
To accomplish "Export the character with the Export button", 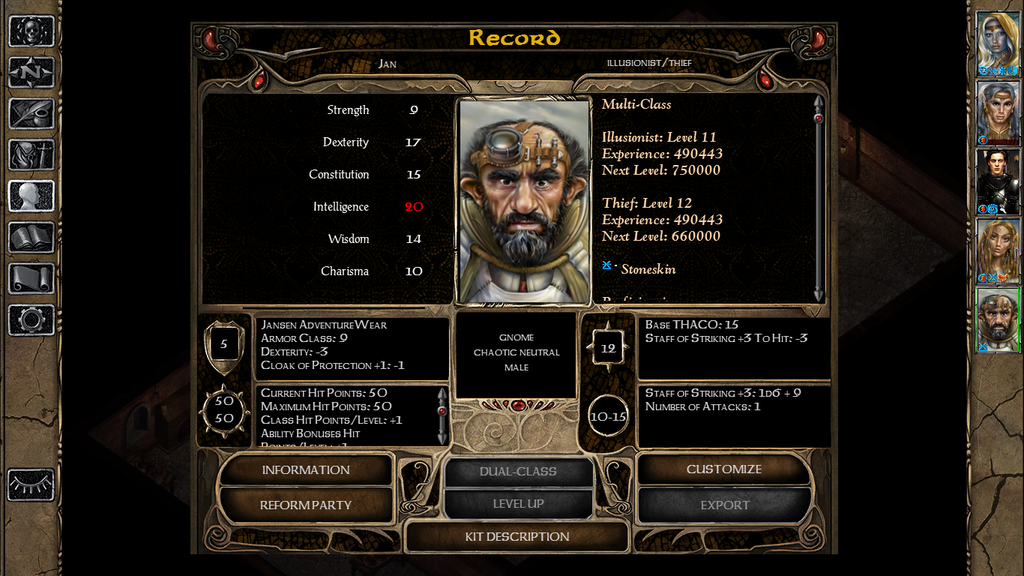I will pyautogui.click(x=724, y=505).
